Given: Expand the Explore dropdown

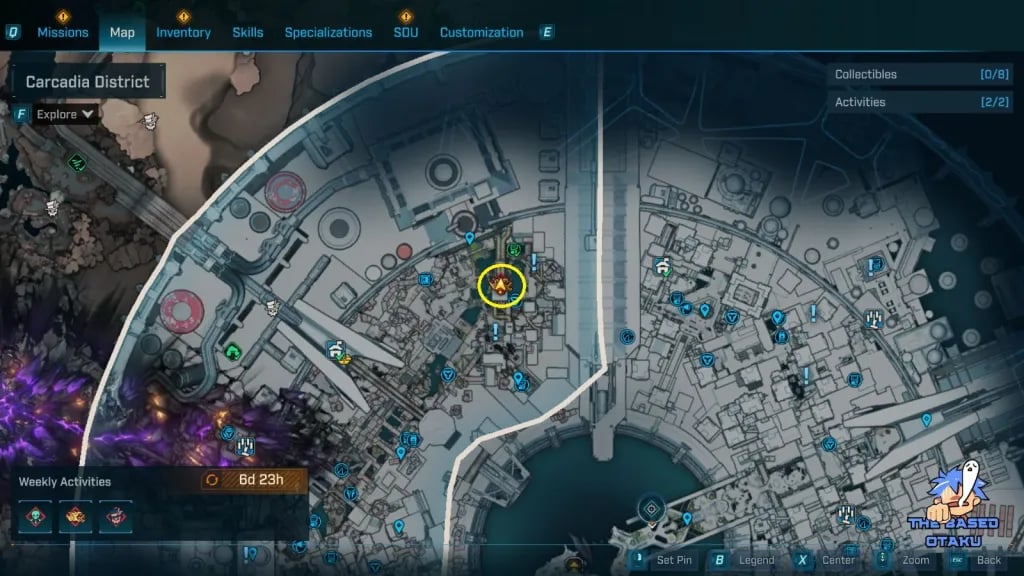Looking at the screenshot, I should [66, 114].
